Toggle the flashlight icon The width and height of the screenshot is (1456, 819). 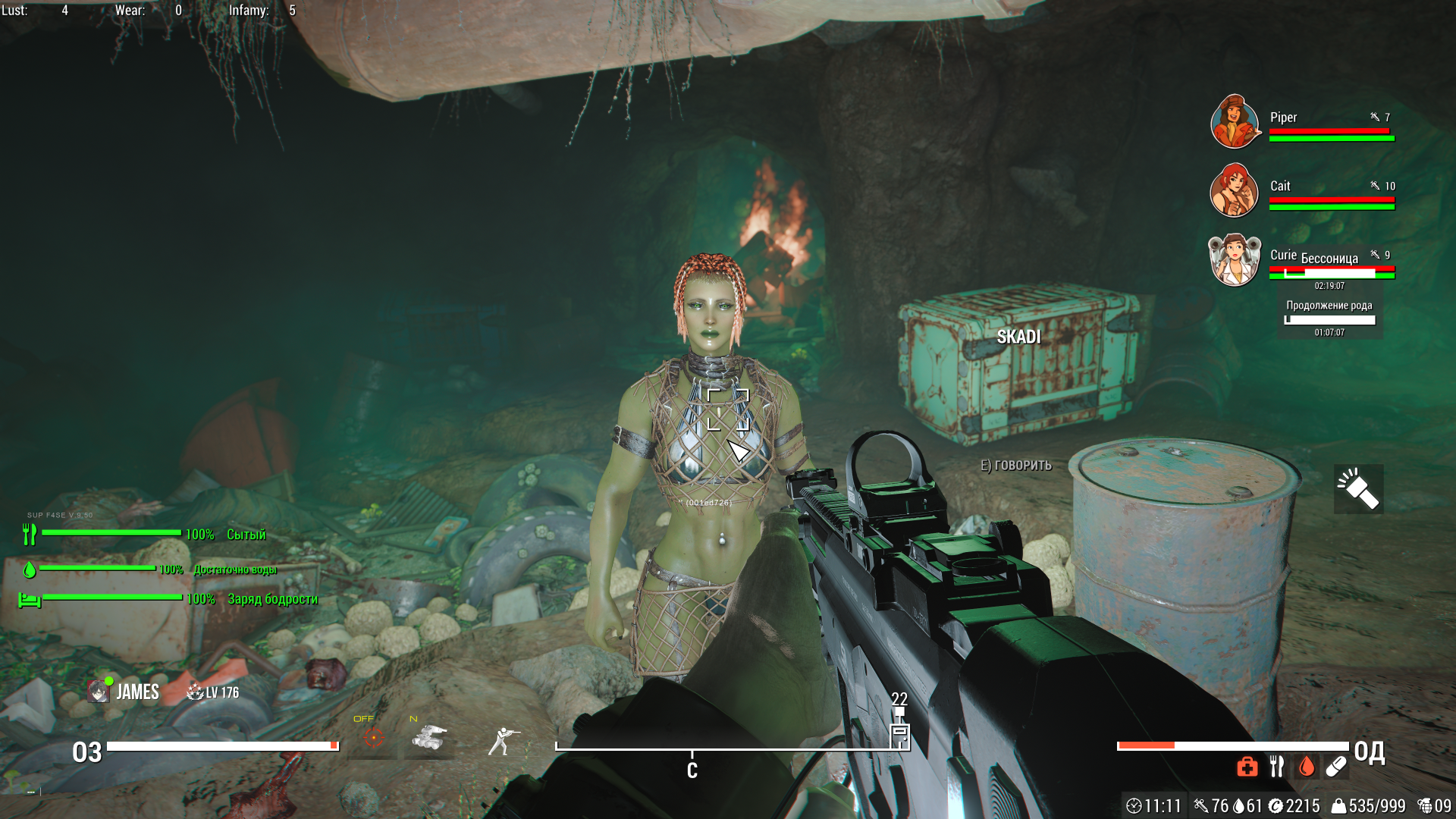[x=1358, y=489]
